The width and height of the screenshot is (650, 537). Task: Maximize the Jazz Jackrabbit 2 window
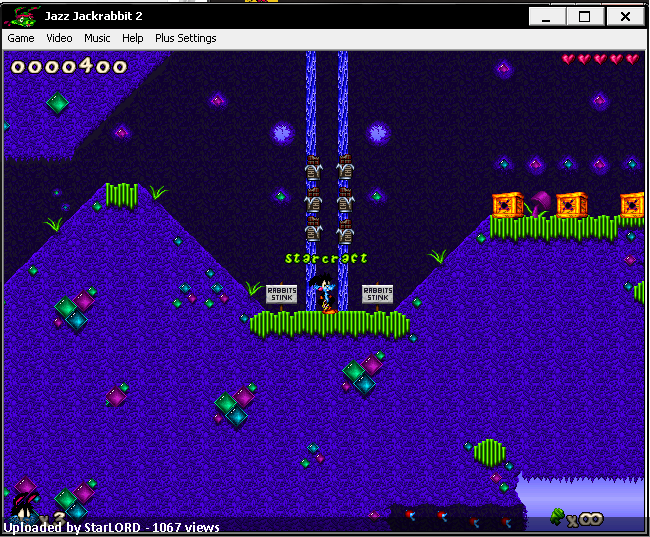[x=585, y=17]
